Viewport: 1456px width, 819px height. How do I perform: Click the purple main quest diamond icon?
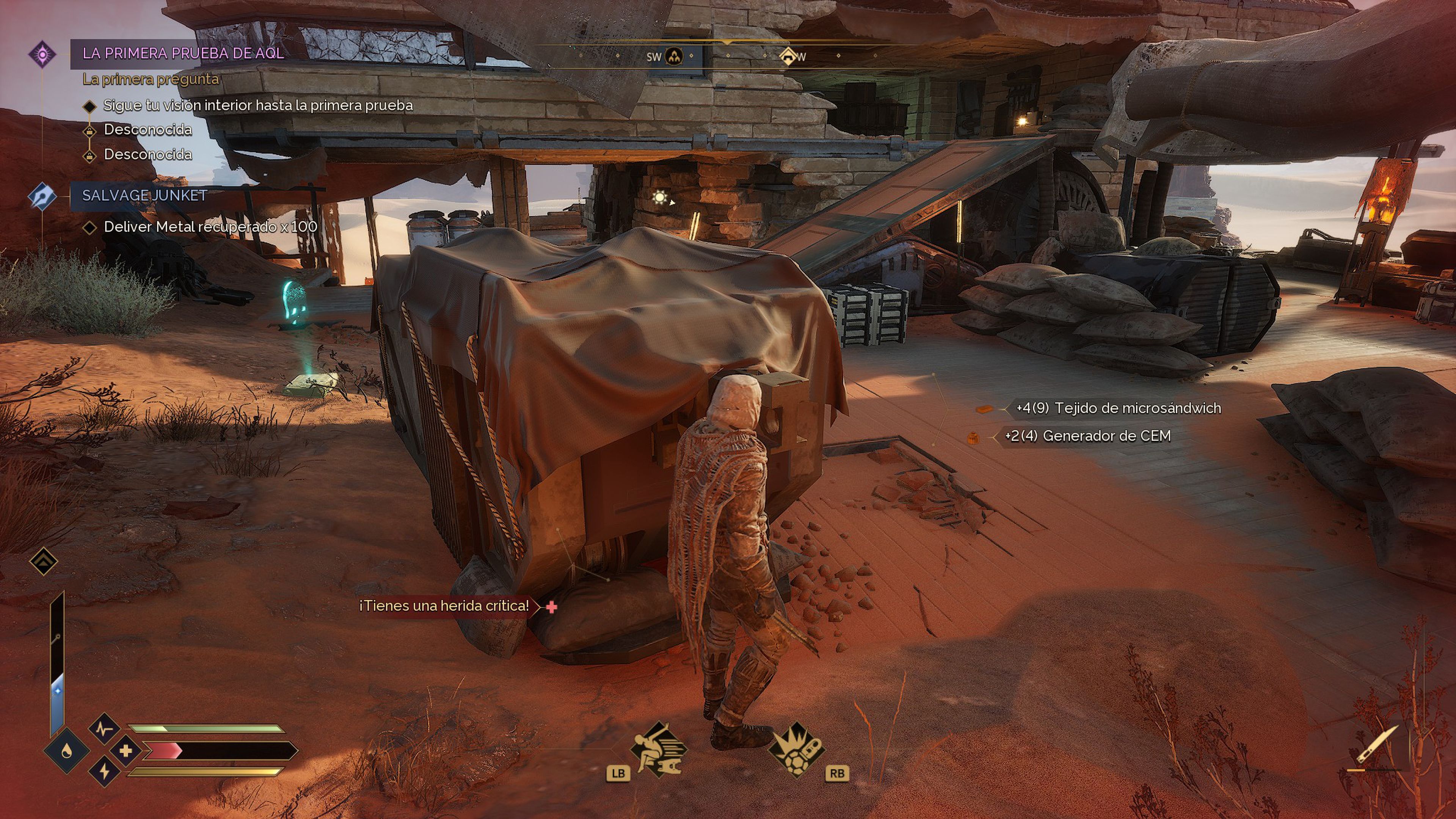point(42,55)
